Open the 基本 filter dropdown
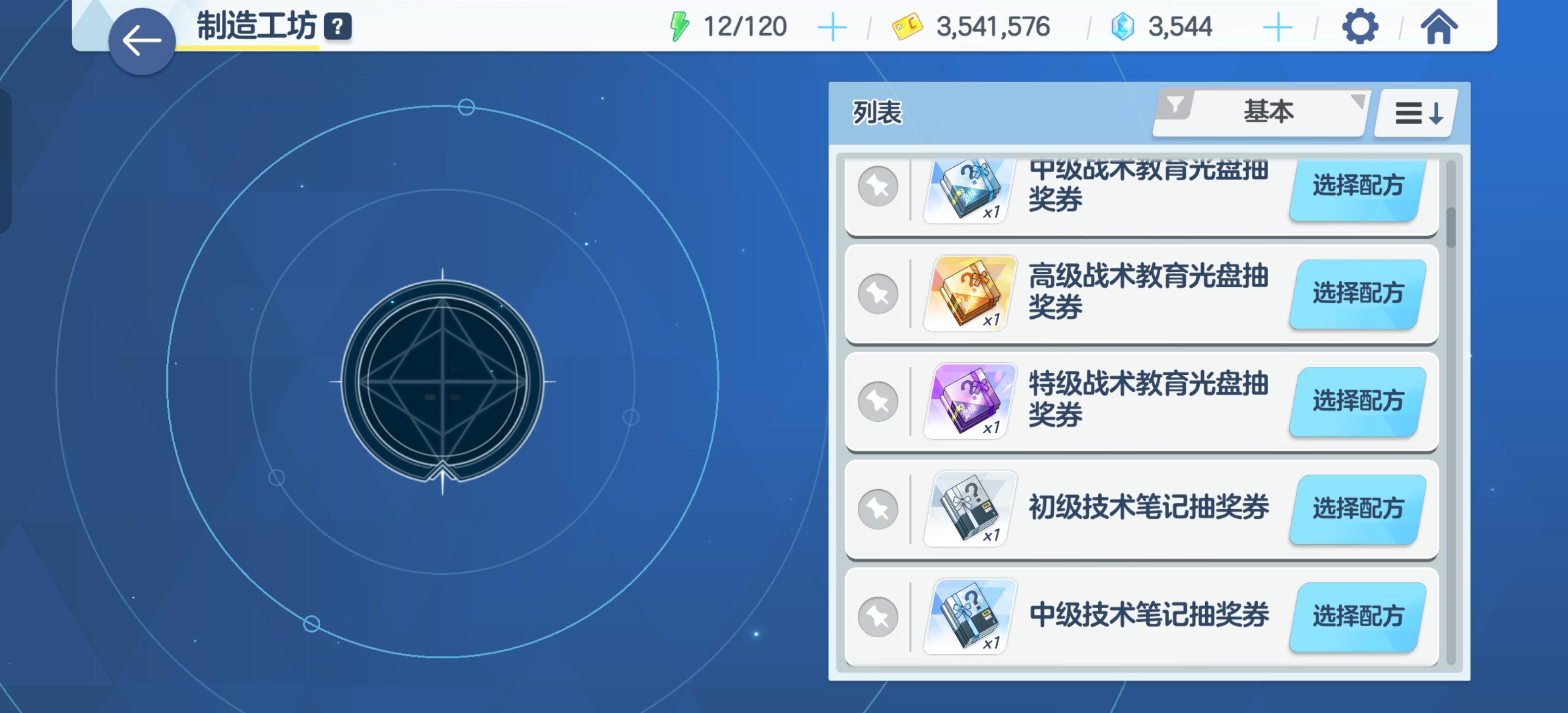 [x=1269, y=111]
